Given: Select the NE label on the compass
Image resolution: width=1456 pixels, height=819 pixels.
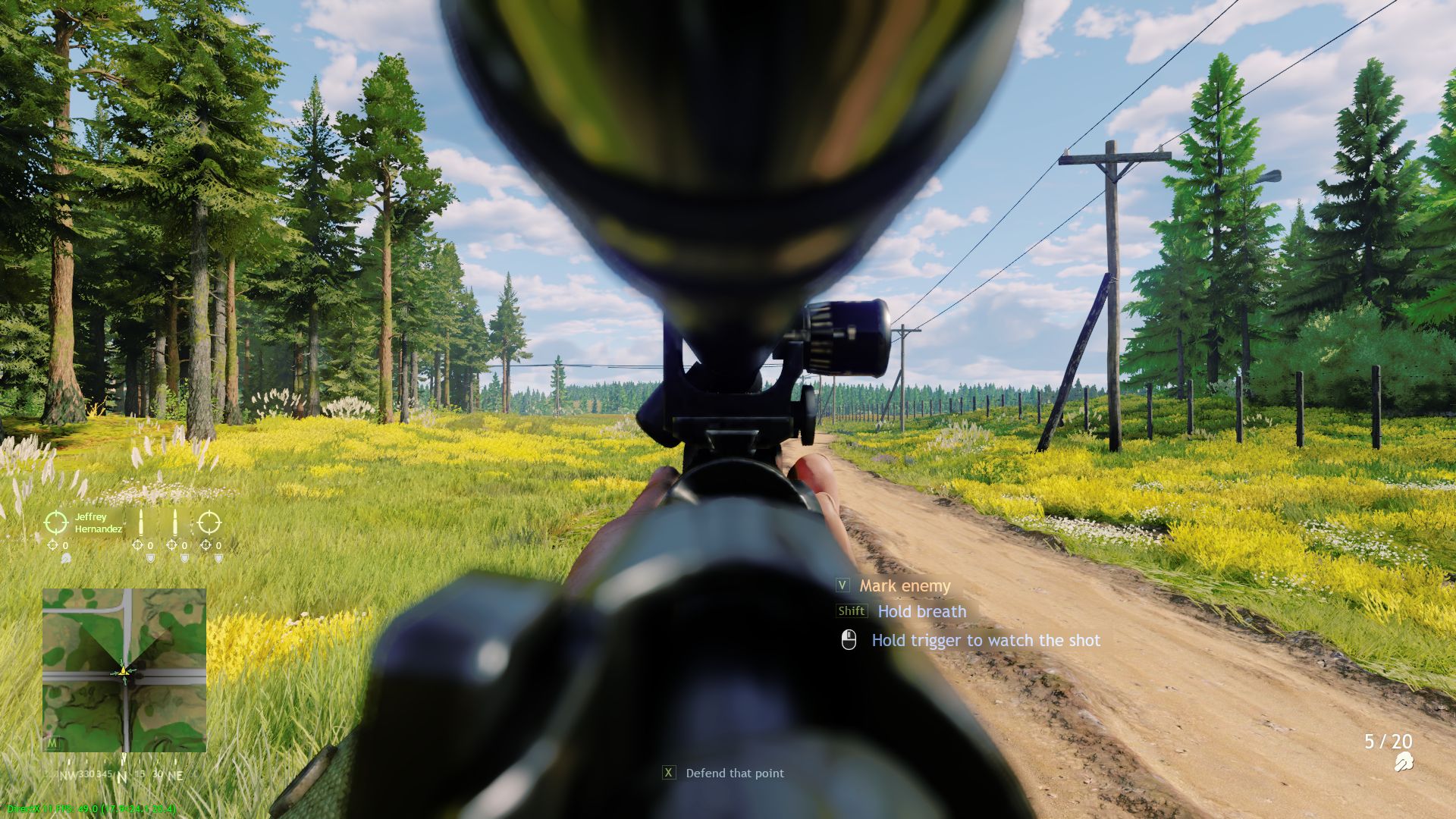Looking at the screenshot, I should point(177,775).
